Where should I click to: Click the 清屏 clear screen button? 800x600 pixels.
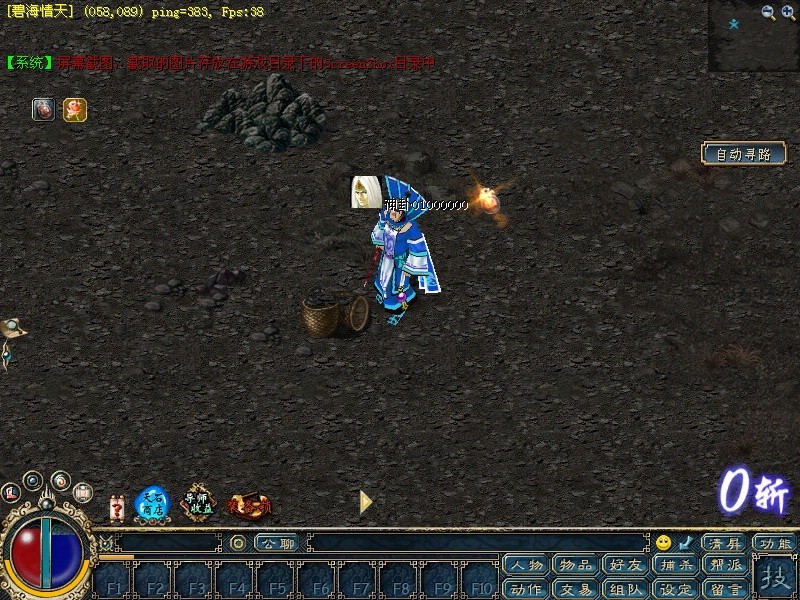tap(725, 543)
